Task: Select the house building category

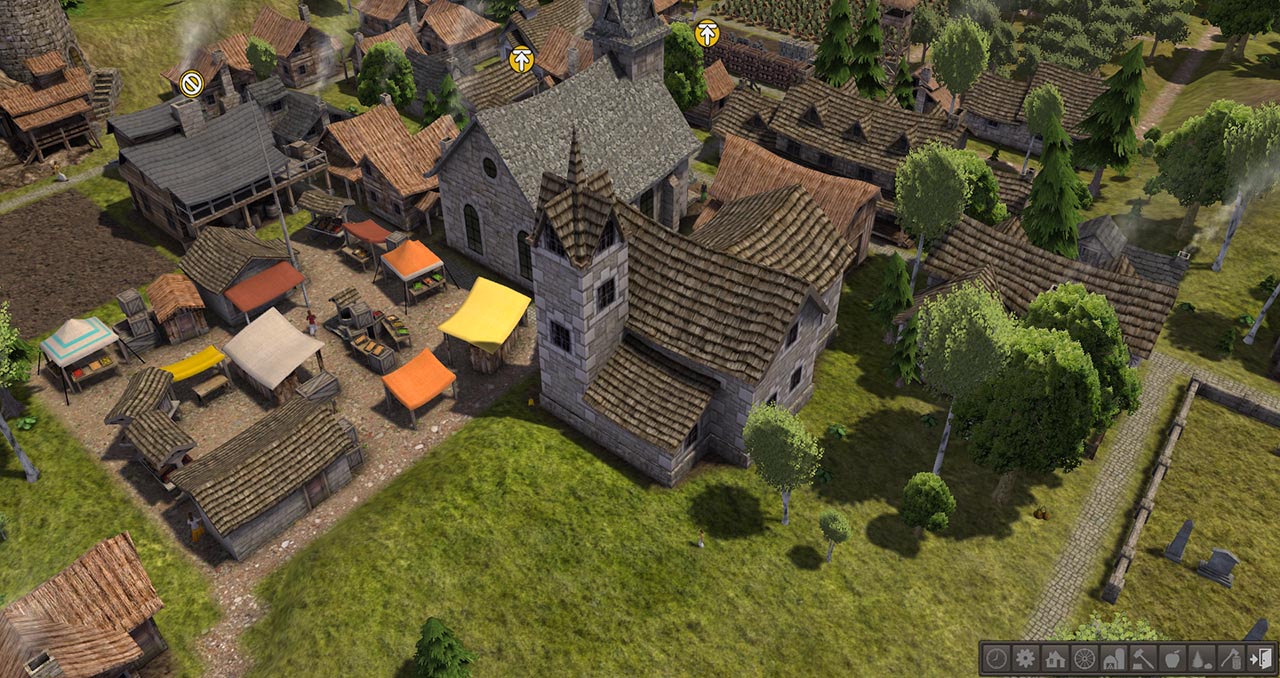Action: (x=1054, y=658)
